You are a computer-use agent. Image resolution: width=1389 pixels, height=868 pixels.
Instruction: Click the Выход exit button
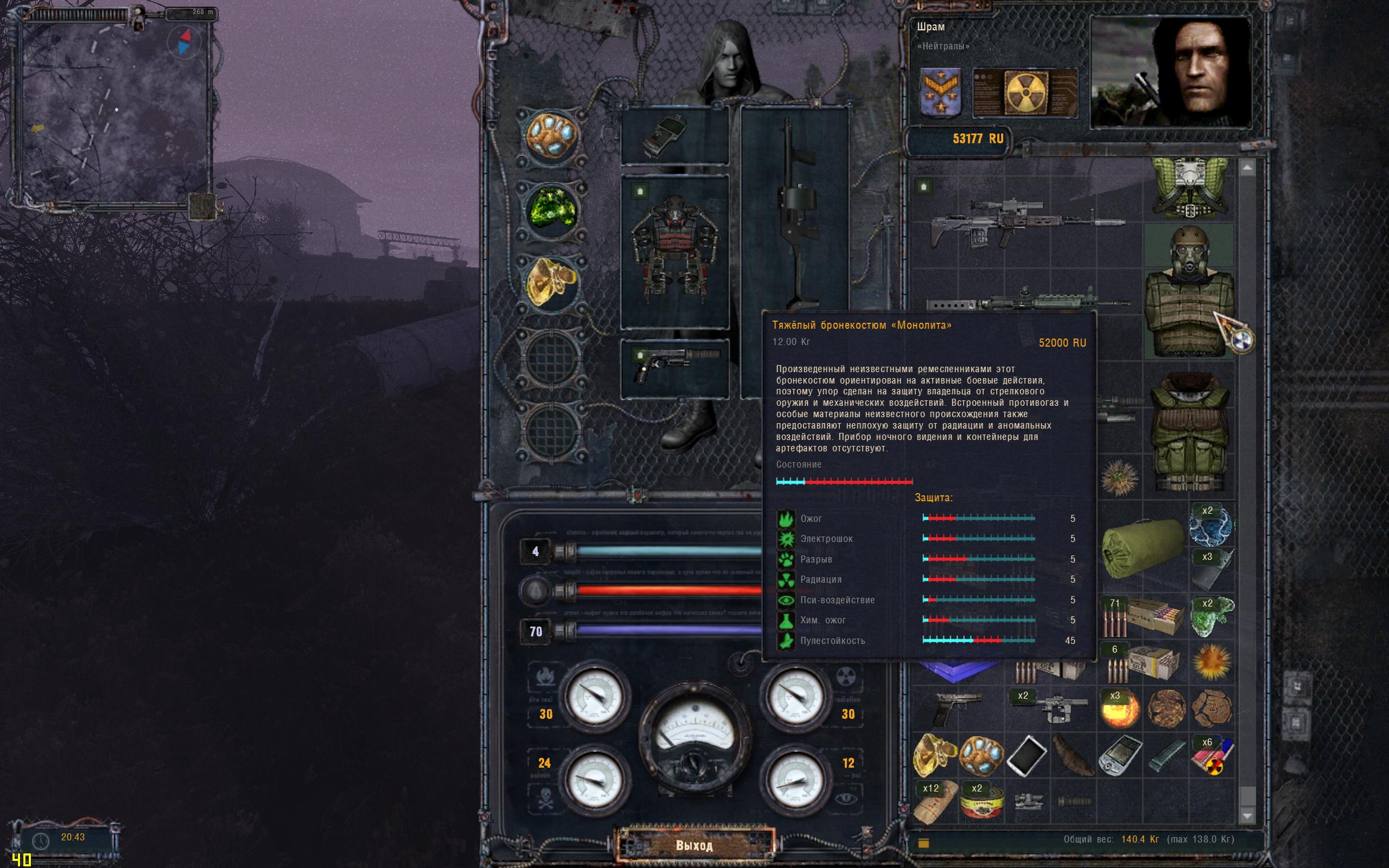(x=694, y=845)
